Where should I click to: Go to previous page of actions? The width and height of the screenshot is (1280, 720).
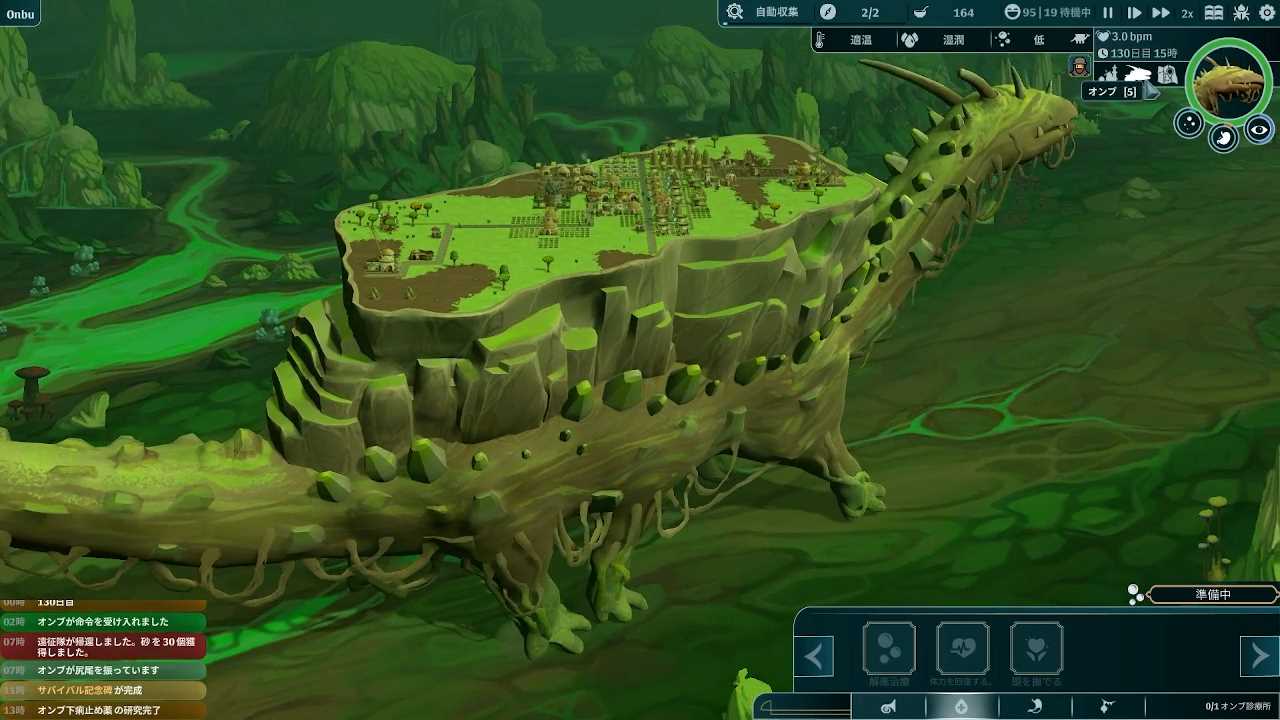coord(814,657)
